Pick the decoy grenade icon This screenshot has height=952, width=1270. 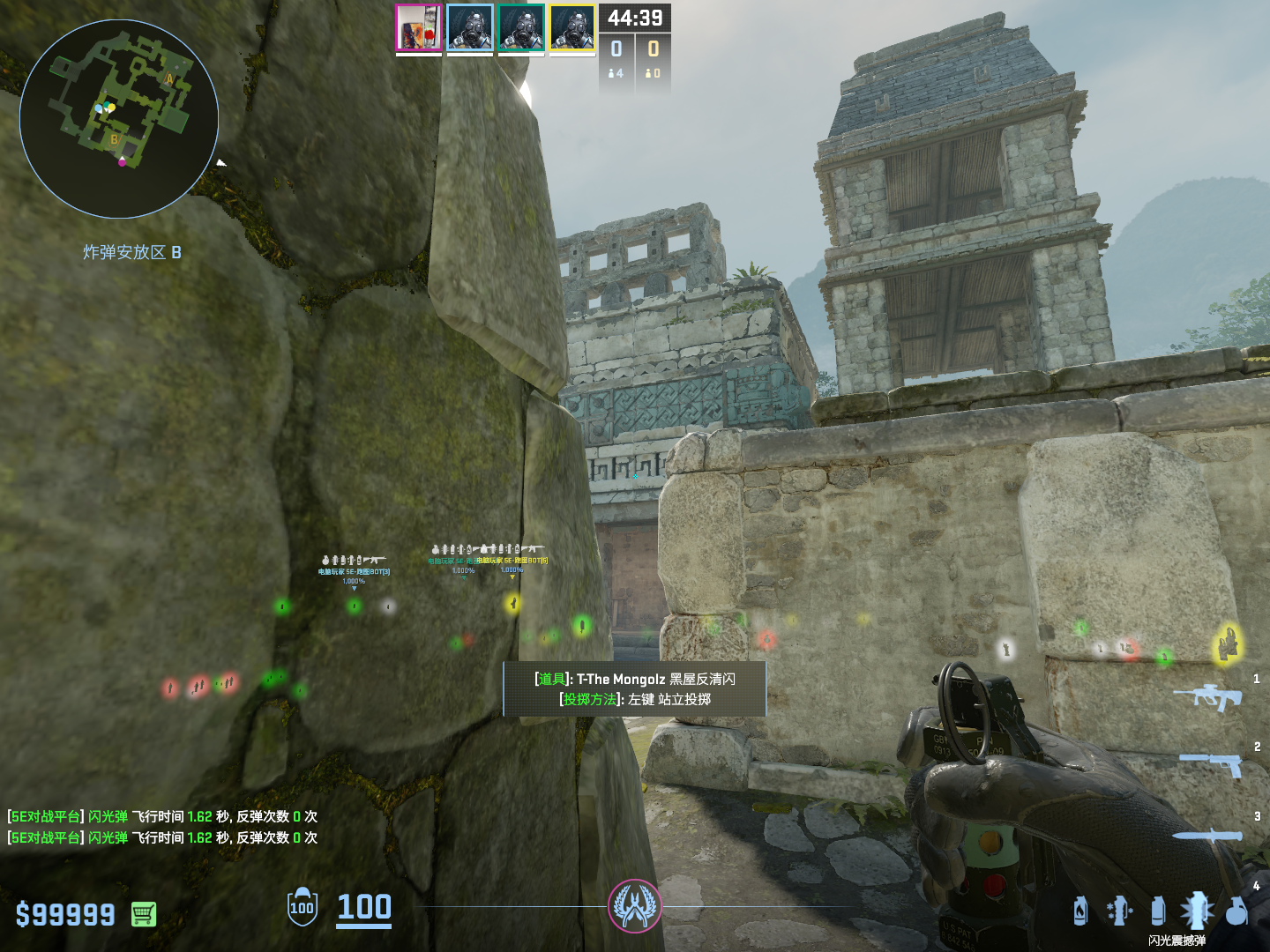click(x=1119, y=911)
